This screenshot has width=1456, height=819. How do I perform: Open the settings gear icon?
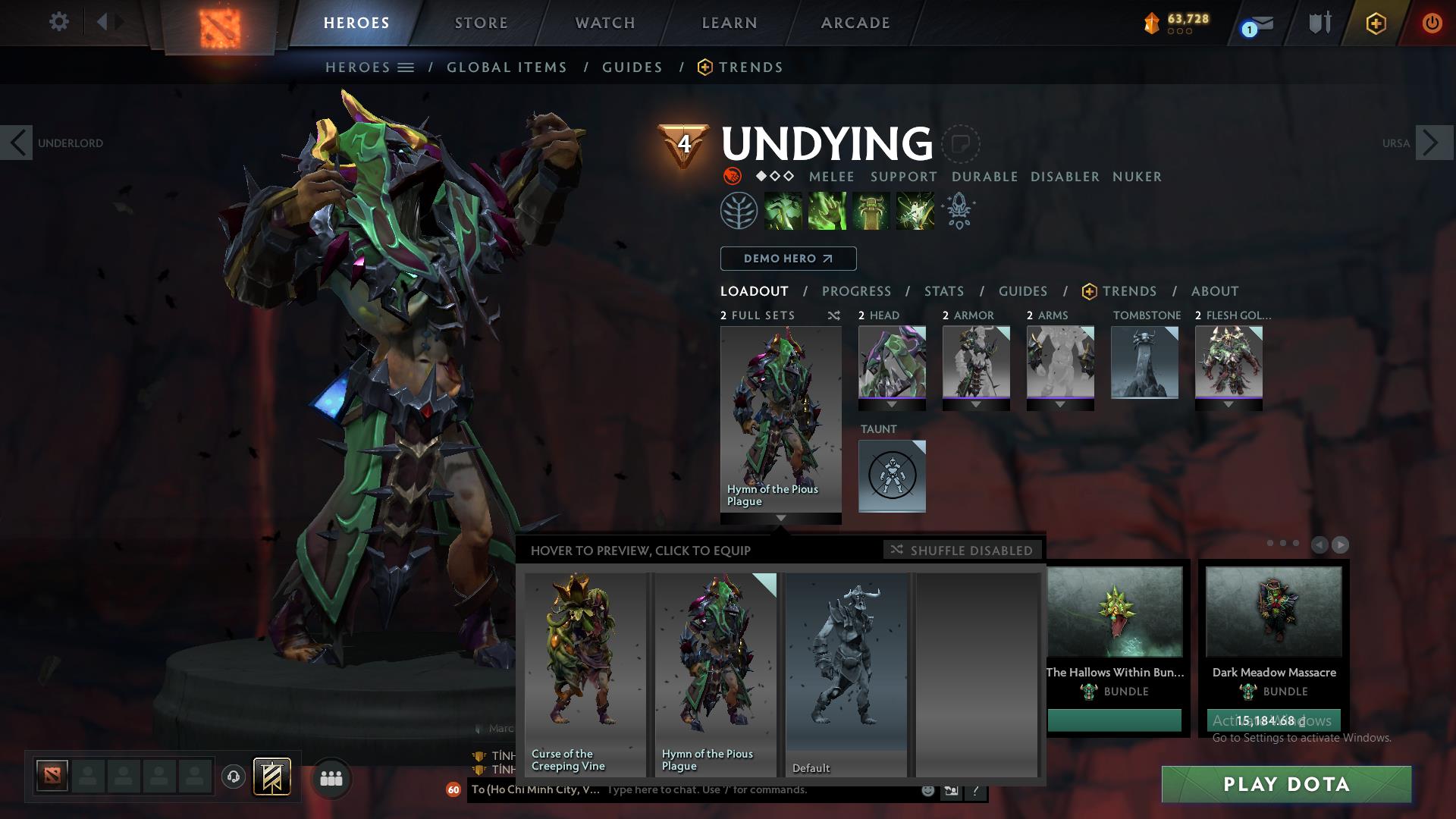[x=59, y=21]
